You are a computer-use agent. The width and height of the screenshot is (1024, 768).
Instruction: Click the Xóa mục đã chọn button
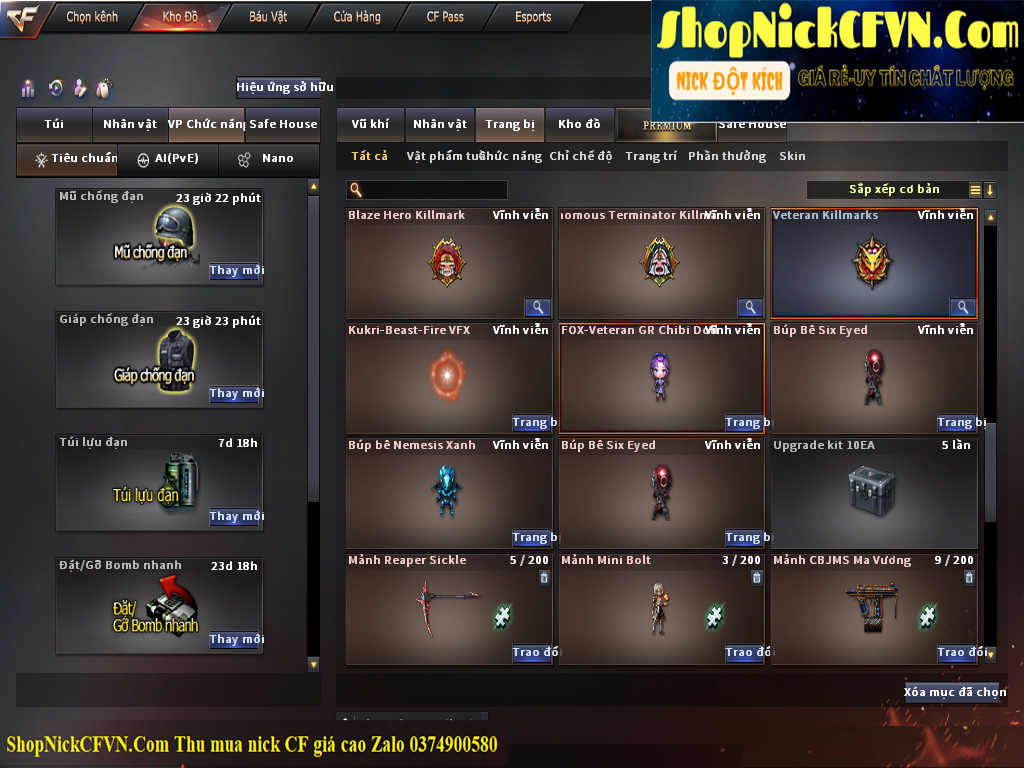point(954,692)
